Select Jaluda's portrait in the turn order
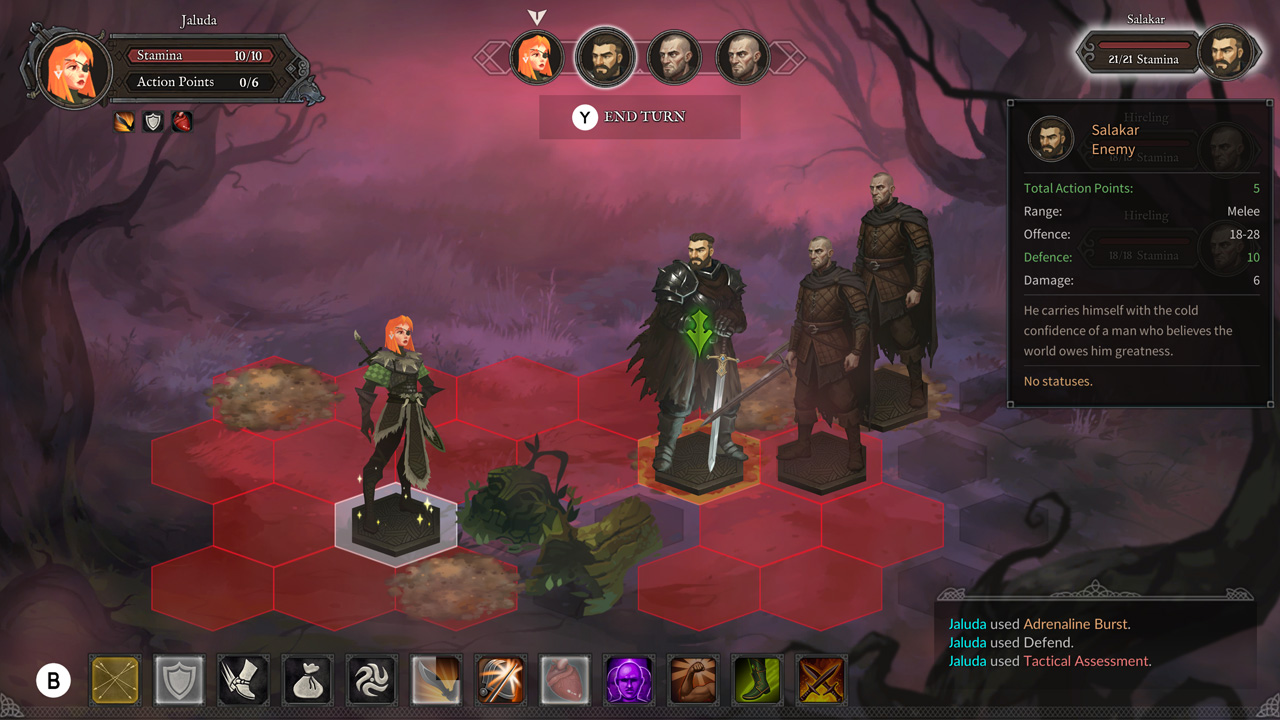This screenshot has width=1280, height=720. point(537,57)
